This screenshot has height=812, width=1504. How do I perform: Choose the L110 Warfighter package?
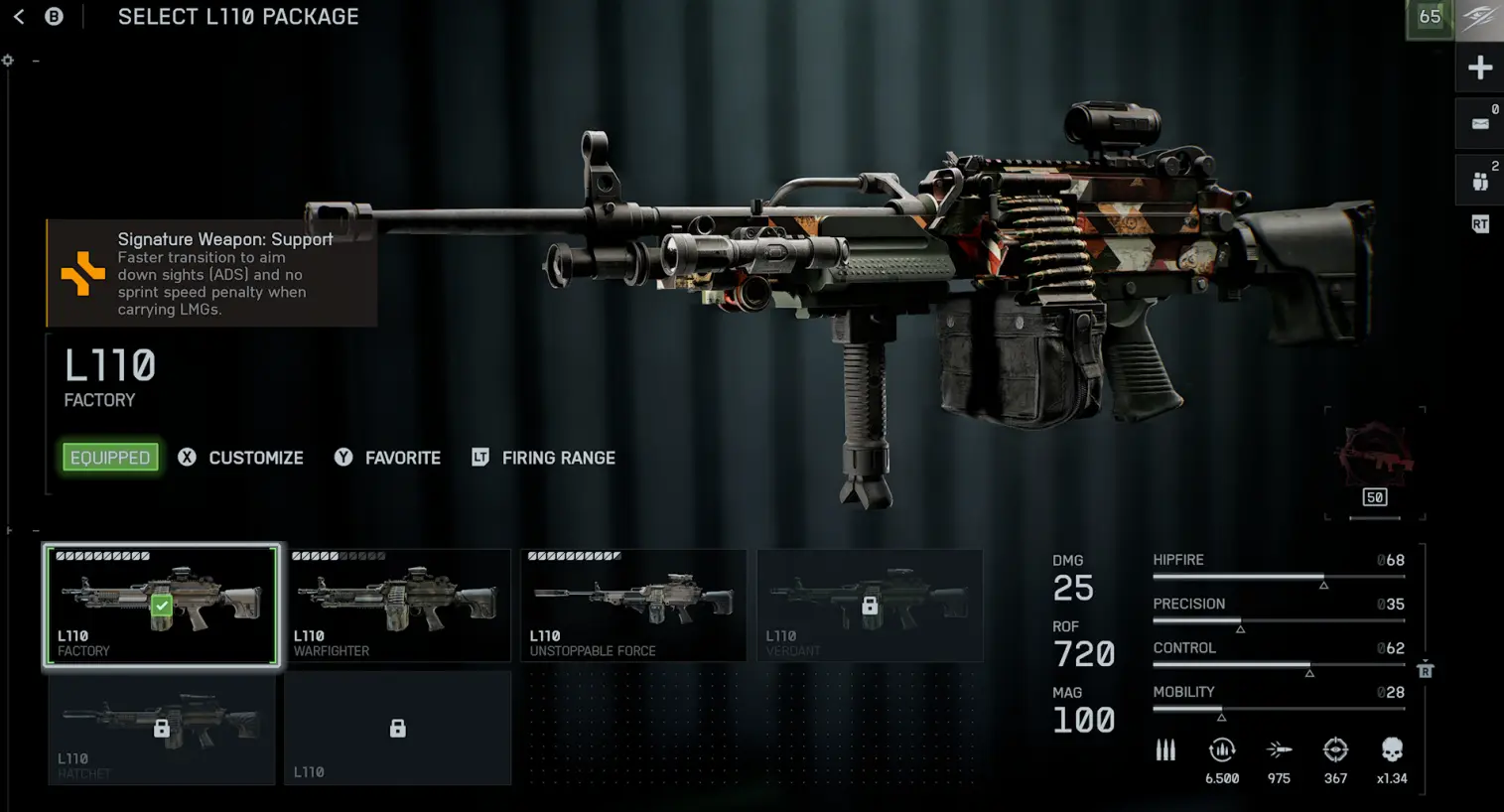(397, 604)
